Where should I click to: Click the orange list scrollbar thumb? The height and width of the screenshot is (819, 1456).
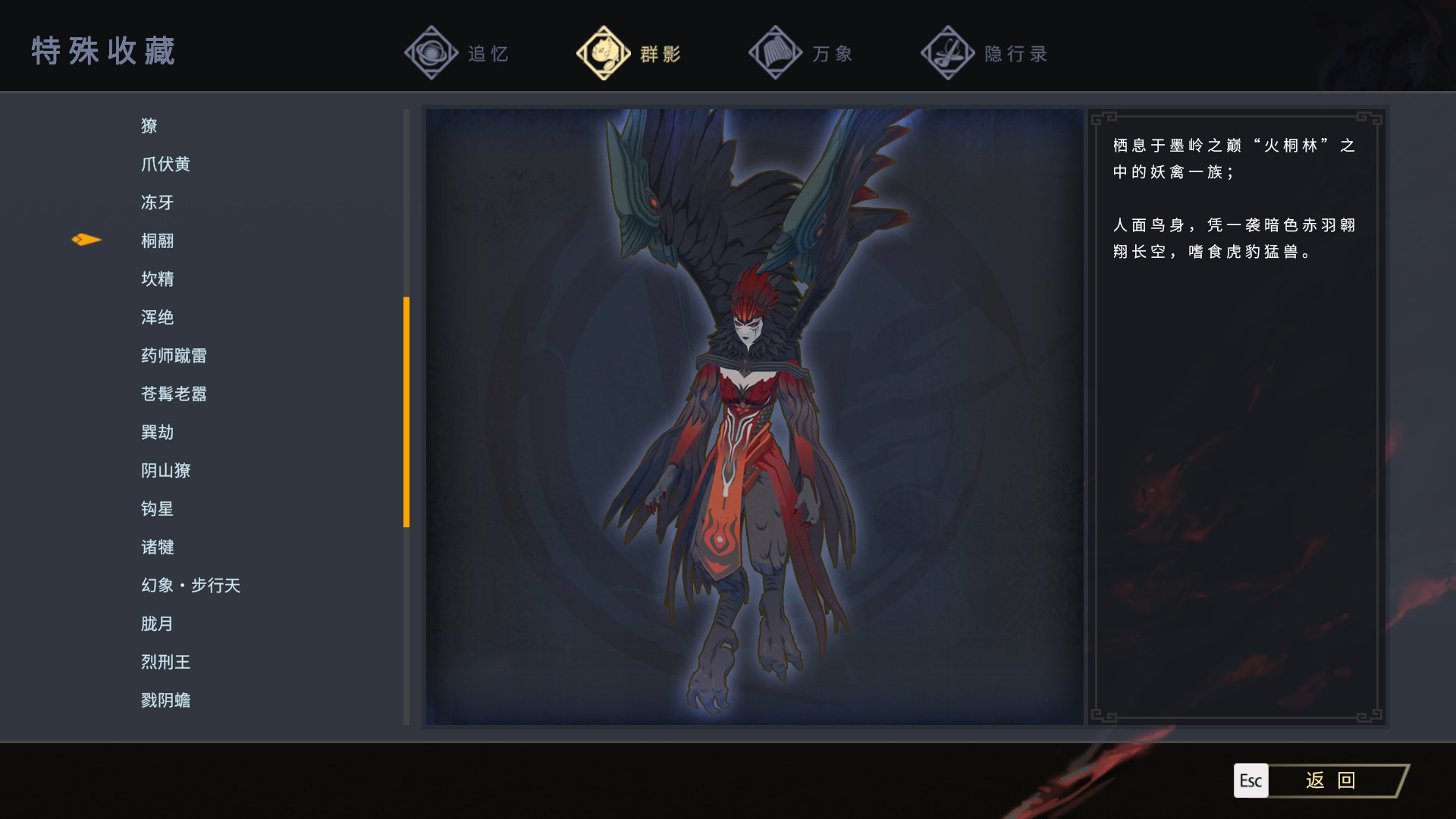pos(406,412)
